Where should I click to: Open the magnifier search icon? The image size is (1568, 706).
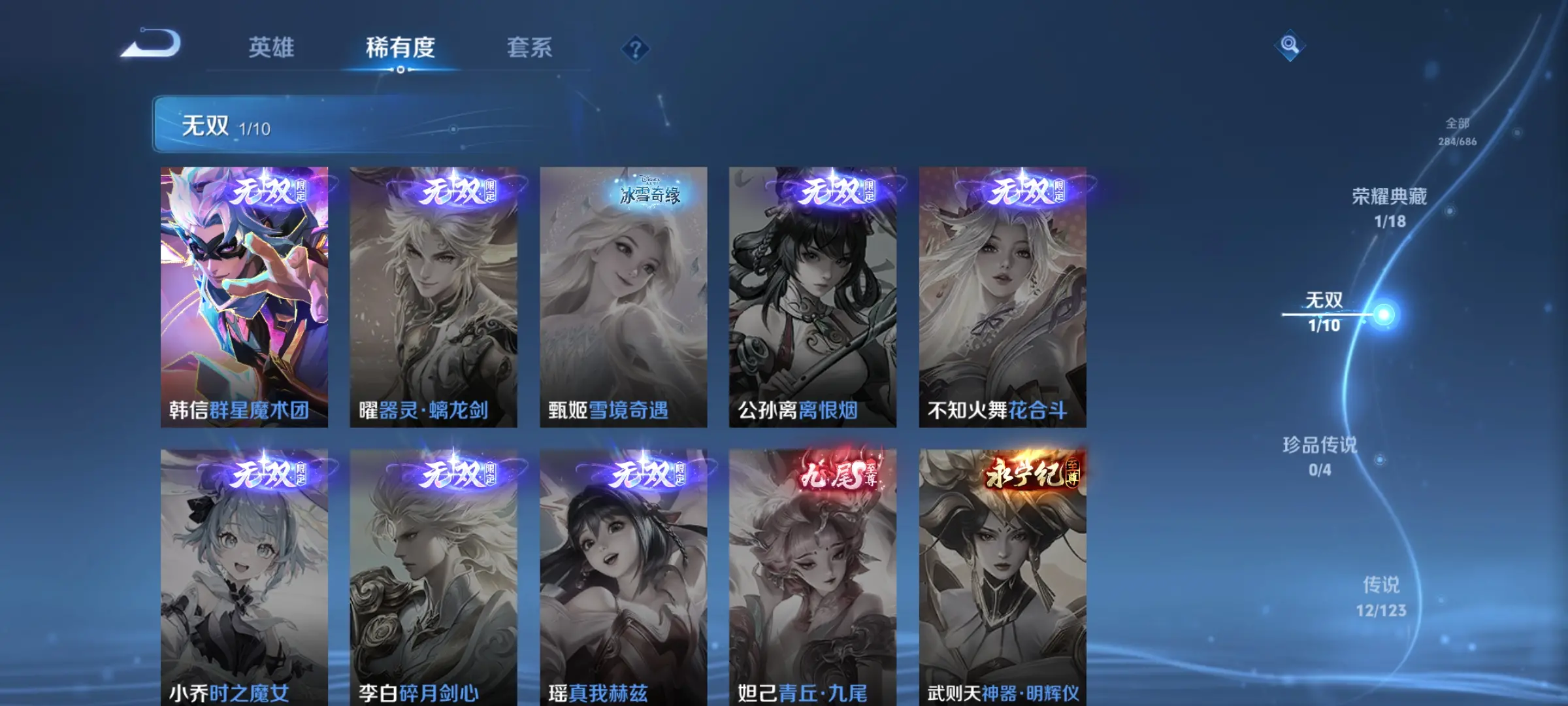[1289, 45]
